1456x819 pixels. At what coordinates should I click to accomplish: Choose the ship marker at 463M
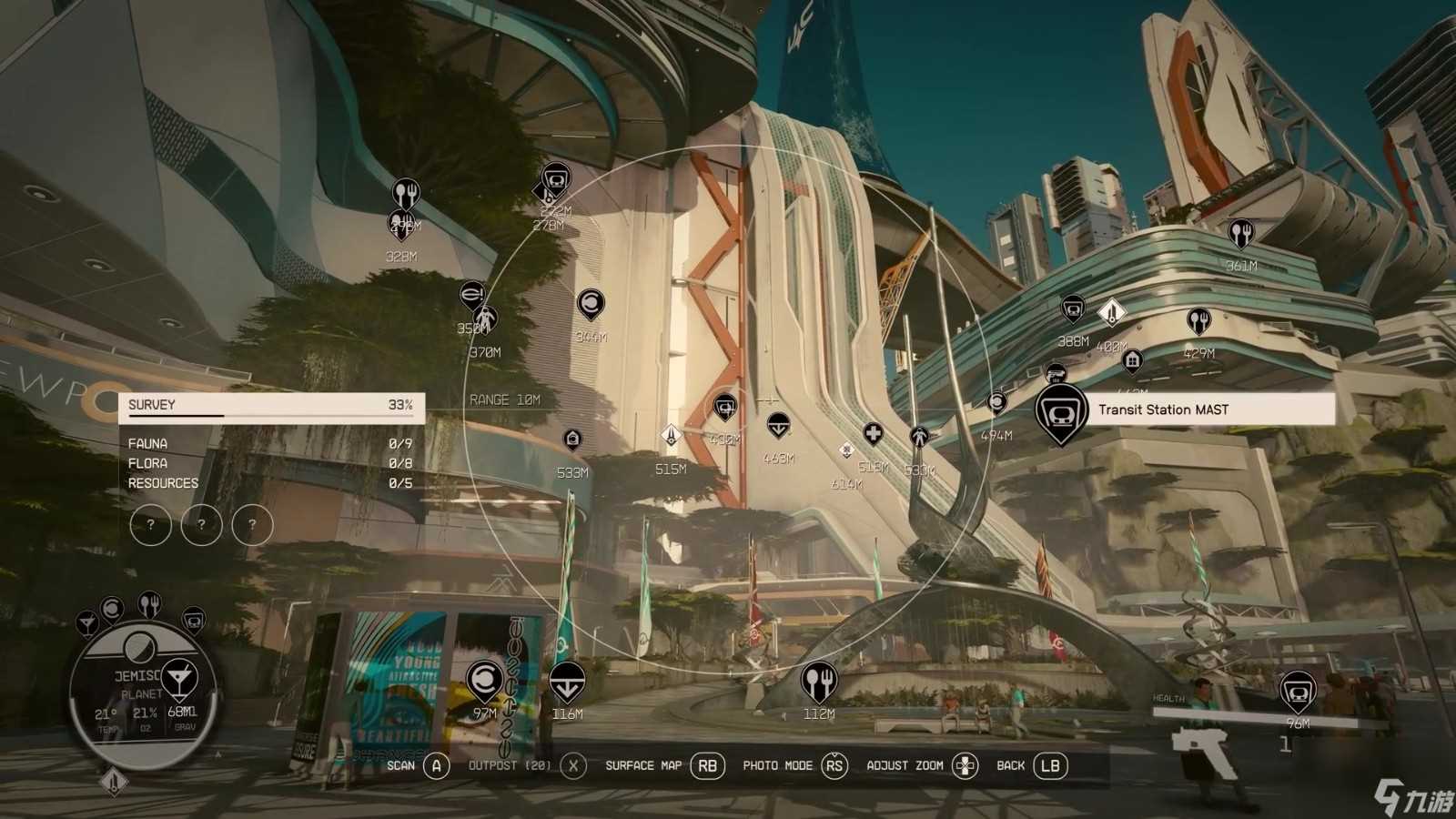click(778, 424)
